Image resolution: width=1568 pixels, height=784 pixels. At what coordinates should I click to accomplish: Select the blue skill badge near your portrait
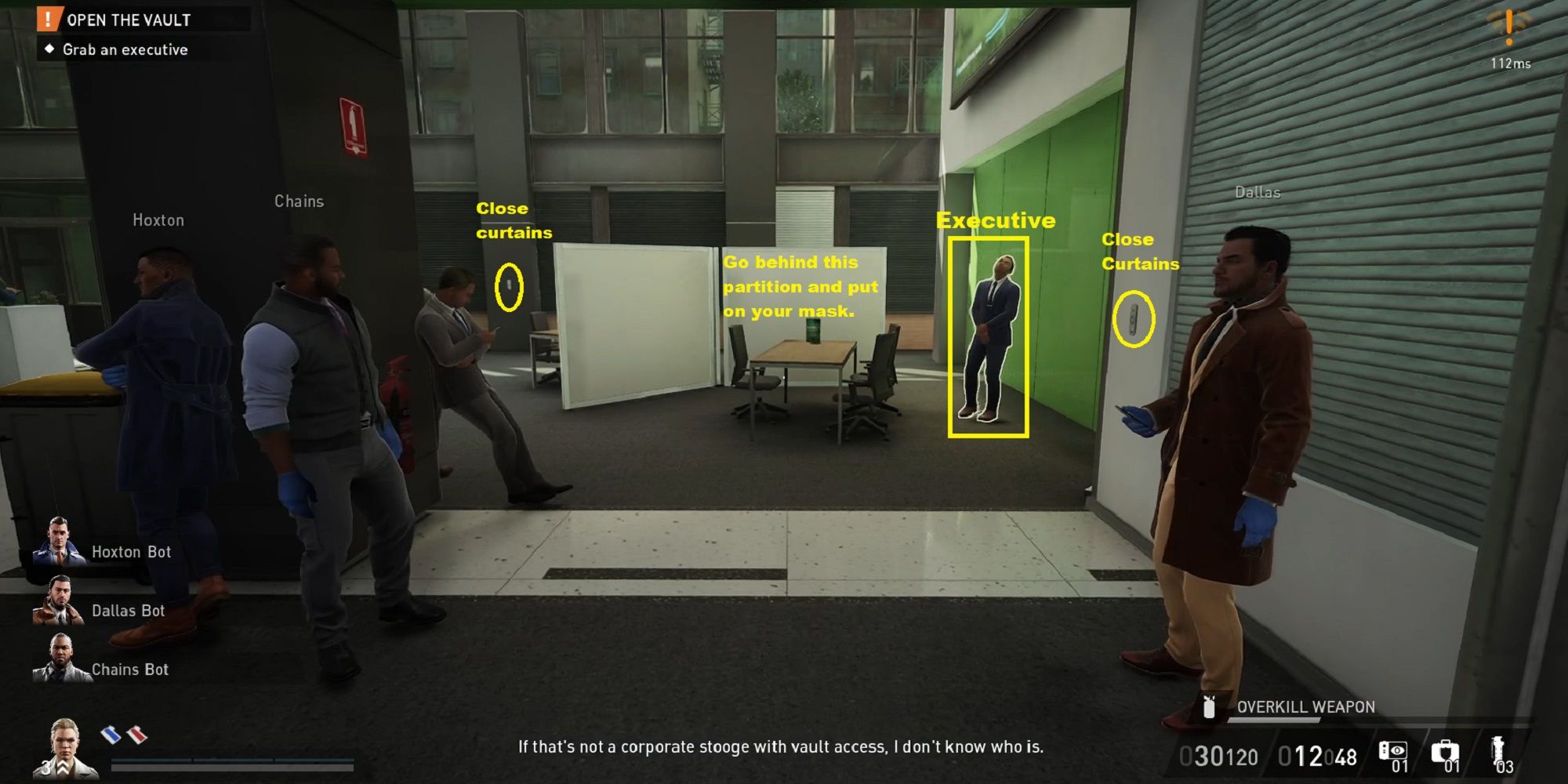point(112,735)
